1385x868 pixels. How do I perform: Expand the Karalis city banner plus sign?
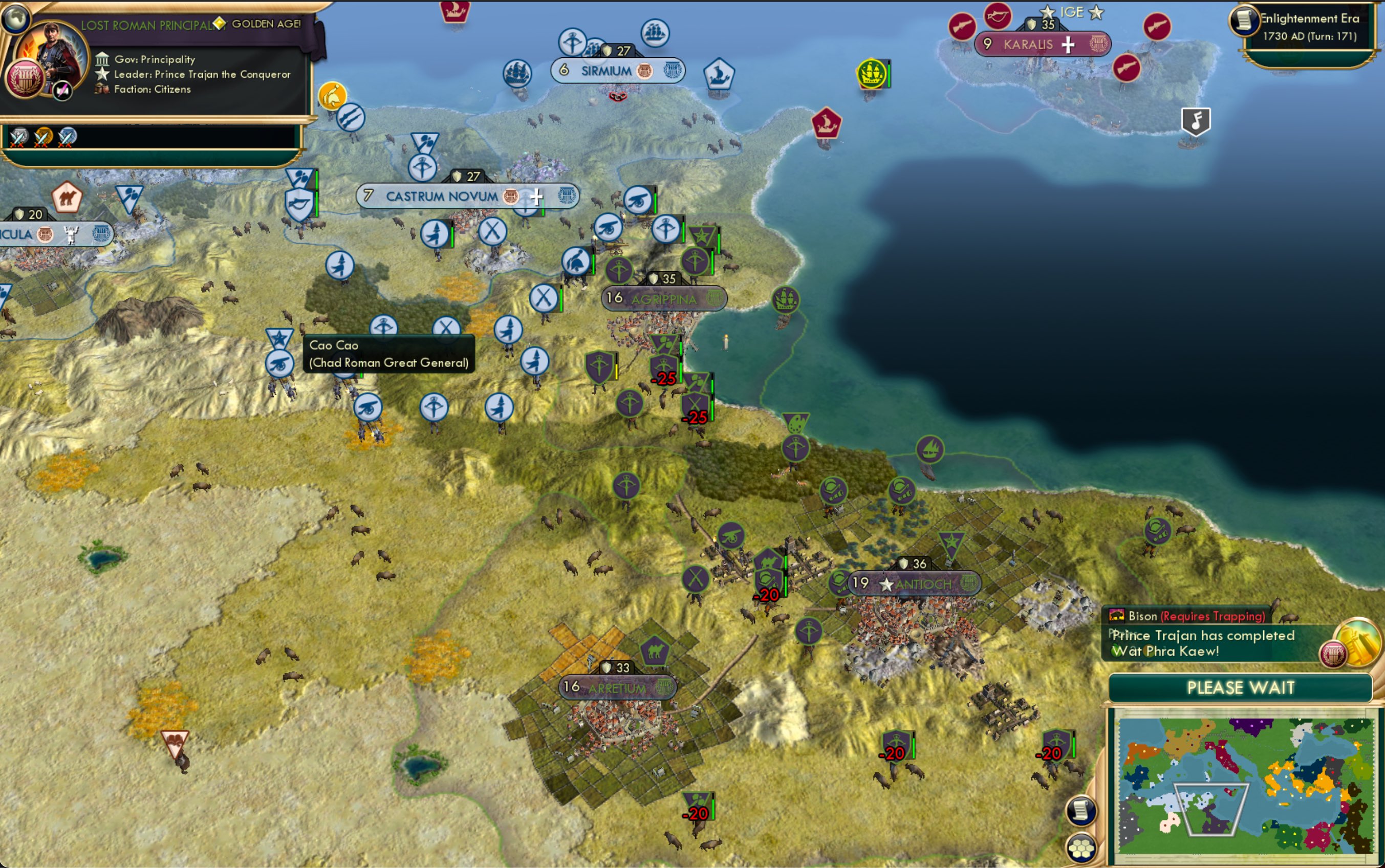(1068, 44)
